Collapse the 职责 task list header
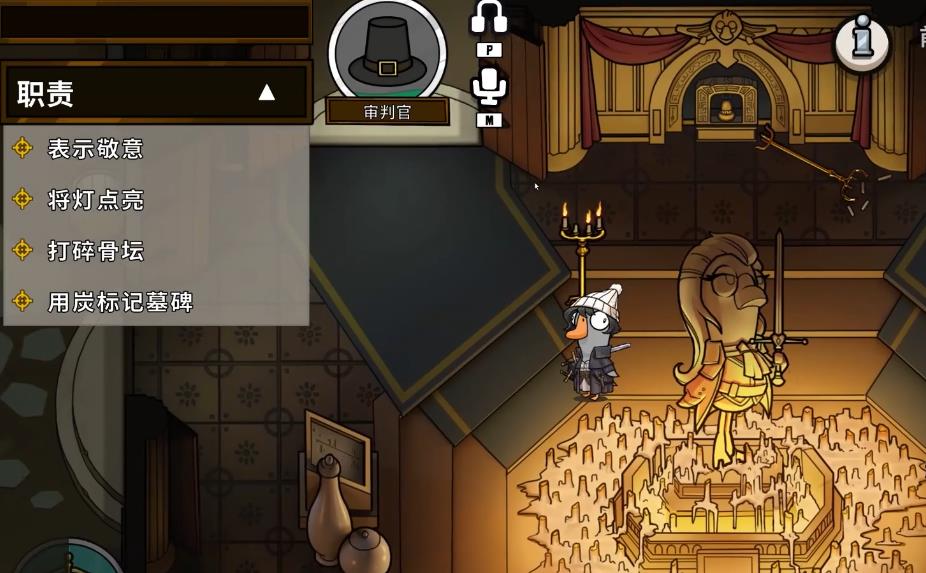 [x=266, y=93]
